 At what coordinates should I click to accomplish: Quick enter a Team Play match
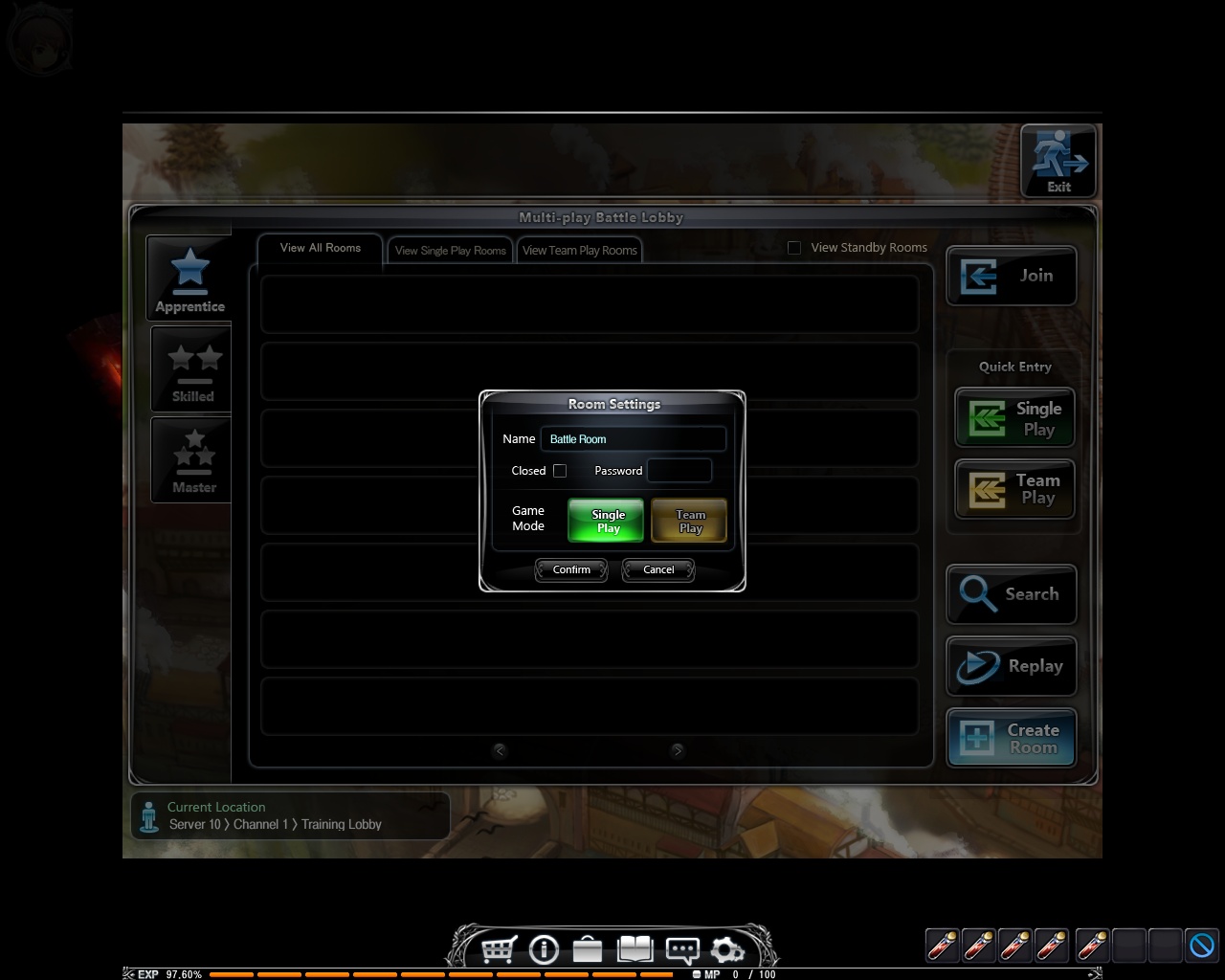pos(1014,489)
